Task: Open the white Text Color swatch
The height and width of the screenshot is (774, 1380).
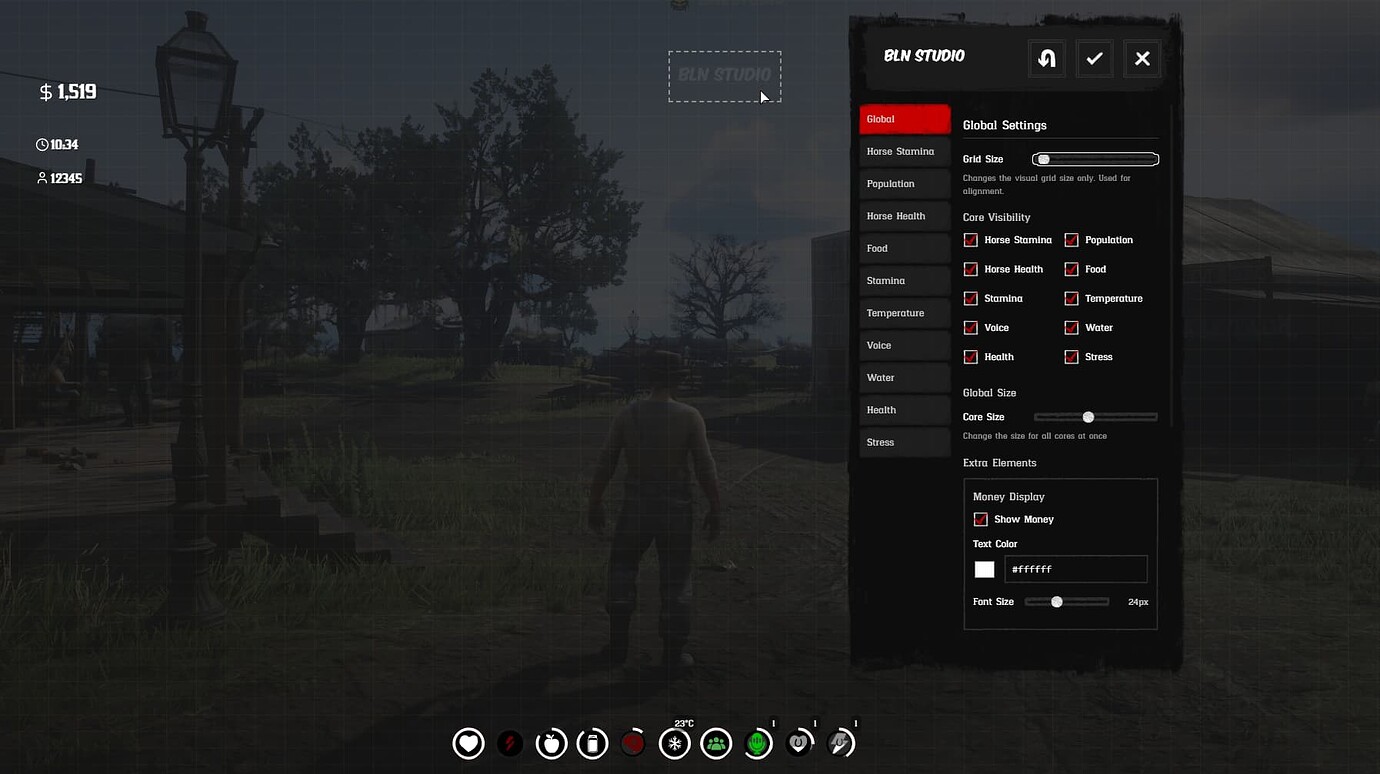Action: (984, 568)
